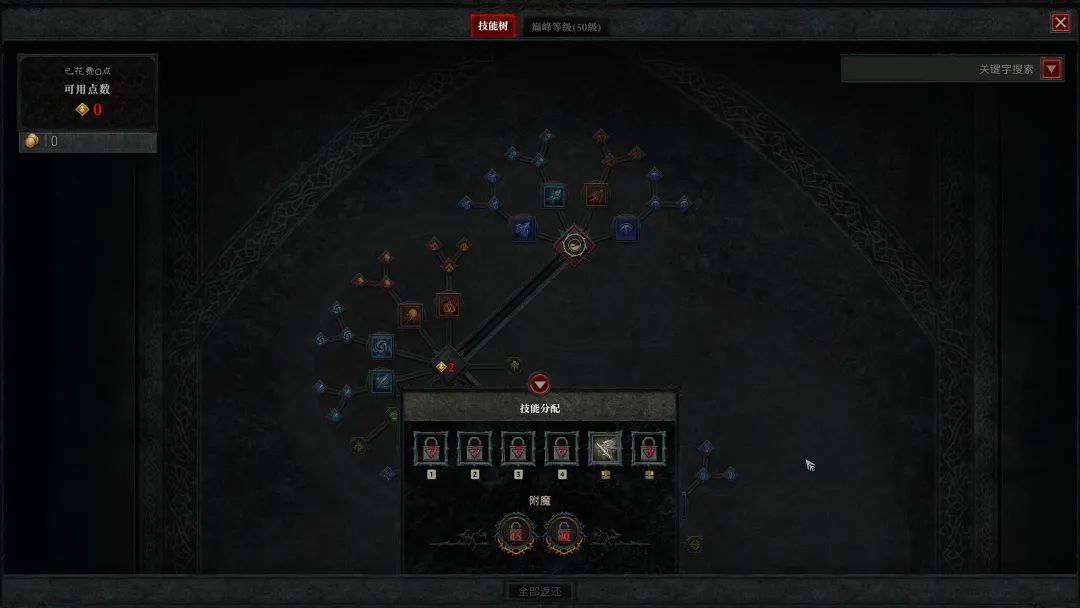Viewport: 1080px width, 608px height.
Task: Choose the locked skill slot labeled 2
Action: tap(475, 449)
